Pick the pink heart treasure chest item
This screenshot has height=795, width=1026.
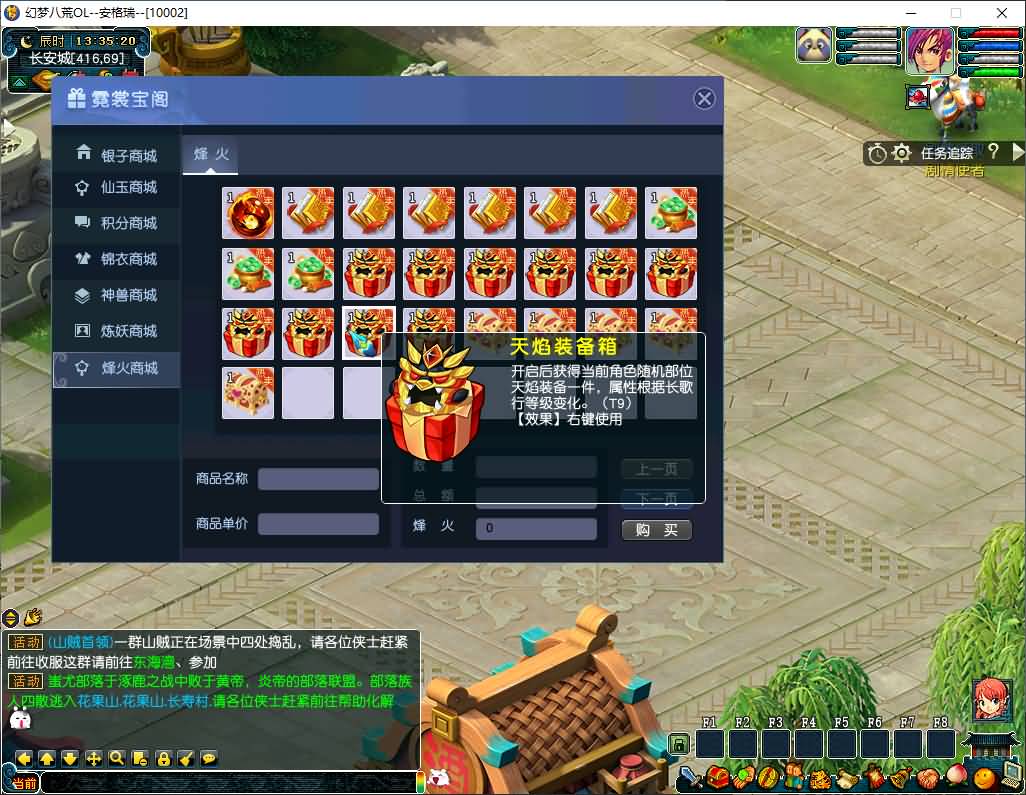click(x=248, y=393)
